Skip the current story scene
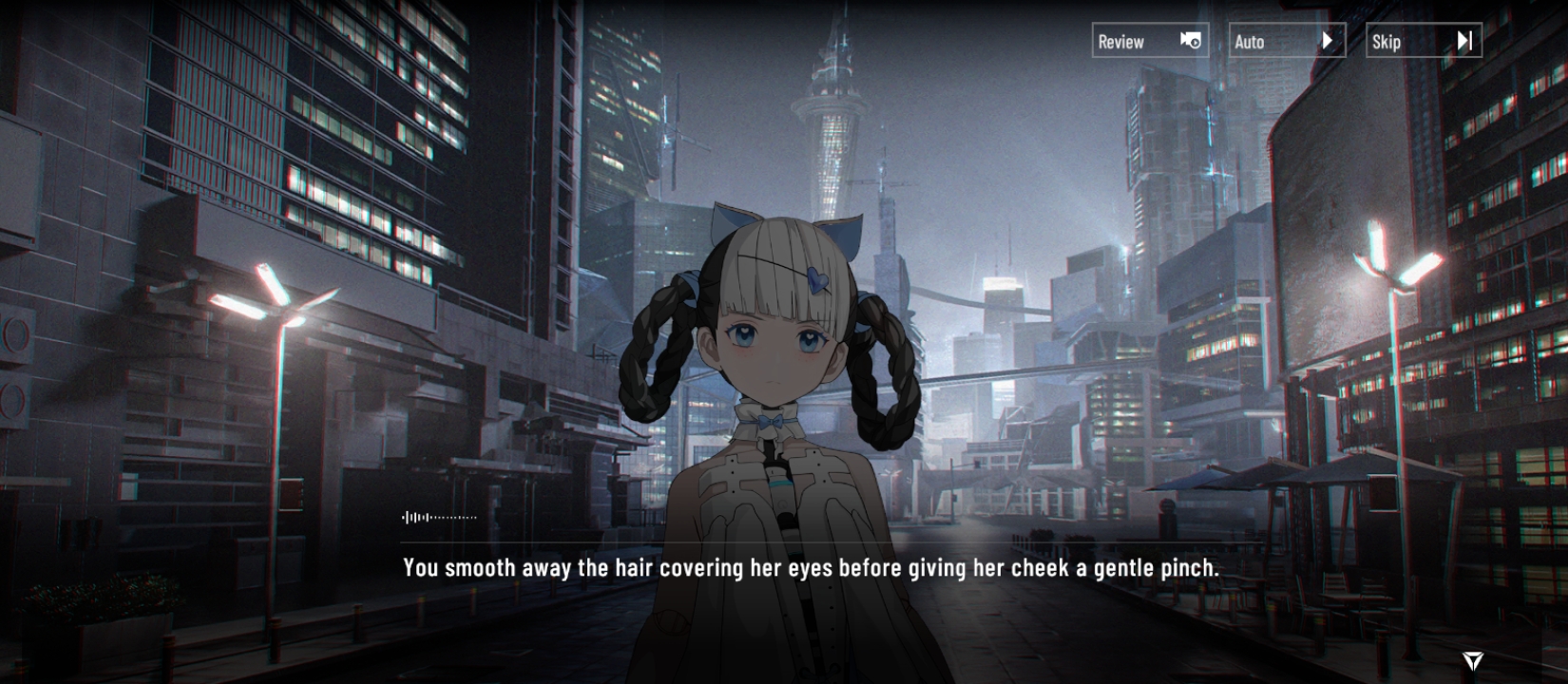This screenshot has height=684, width=1568. tap(1423, 41)
